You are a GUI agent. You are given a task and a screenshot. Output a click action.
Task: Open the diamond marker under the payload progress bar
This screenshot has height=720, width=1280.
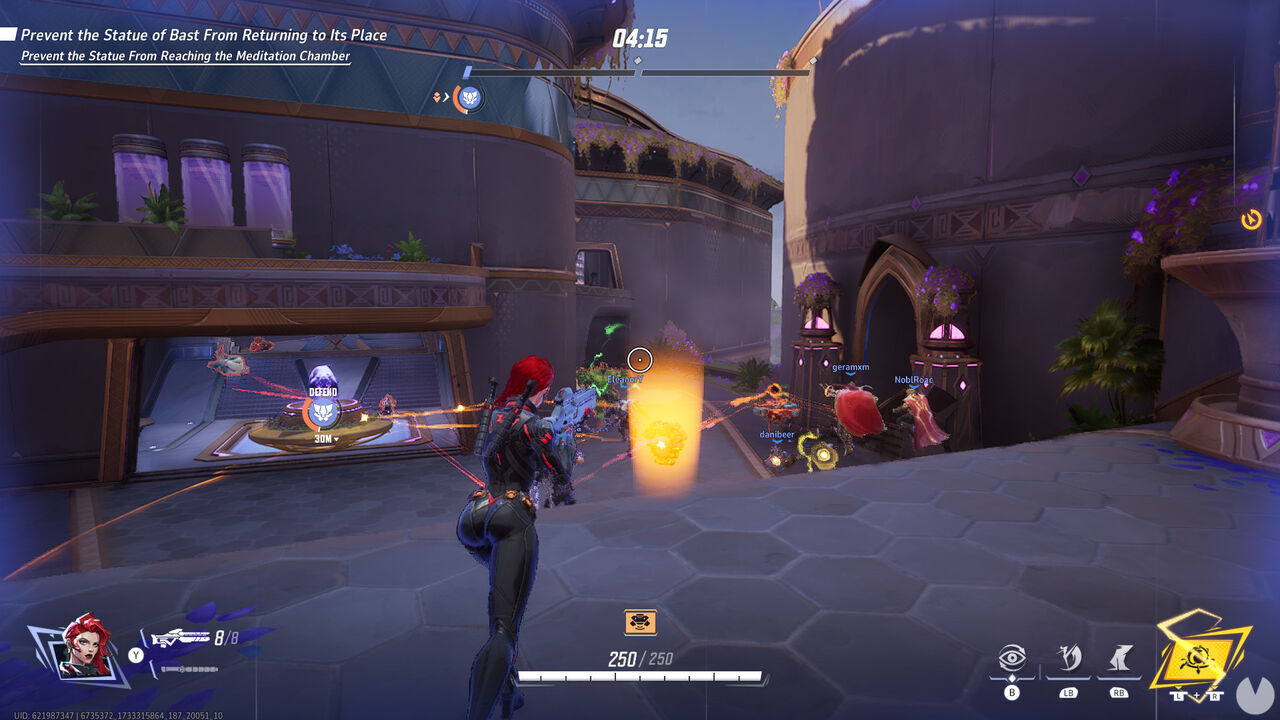pos(637,60)
